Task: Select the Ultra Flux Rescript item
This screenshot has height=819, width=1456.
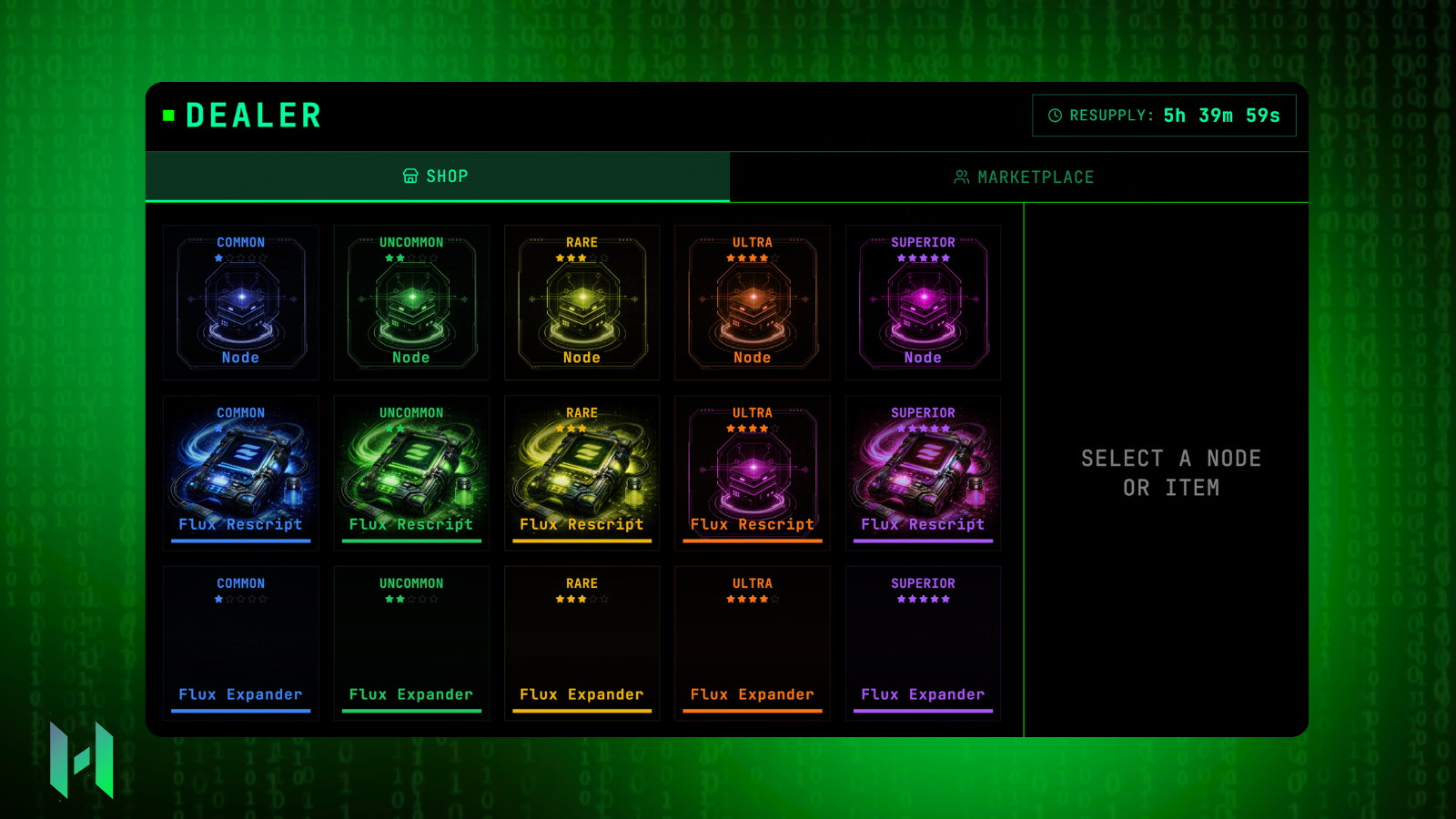Action: (x=753, y=472)
